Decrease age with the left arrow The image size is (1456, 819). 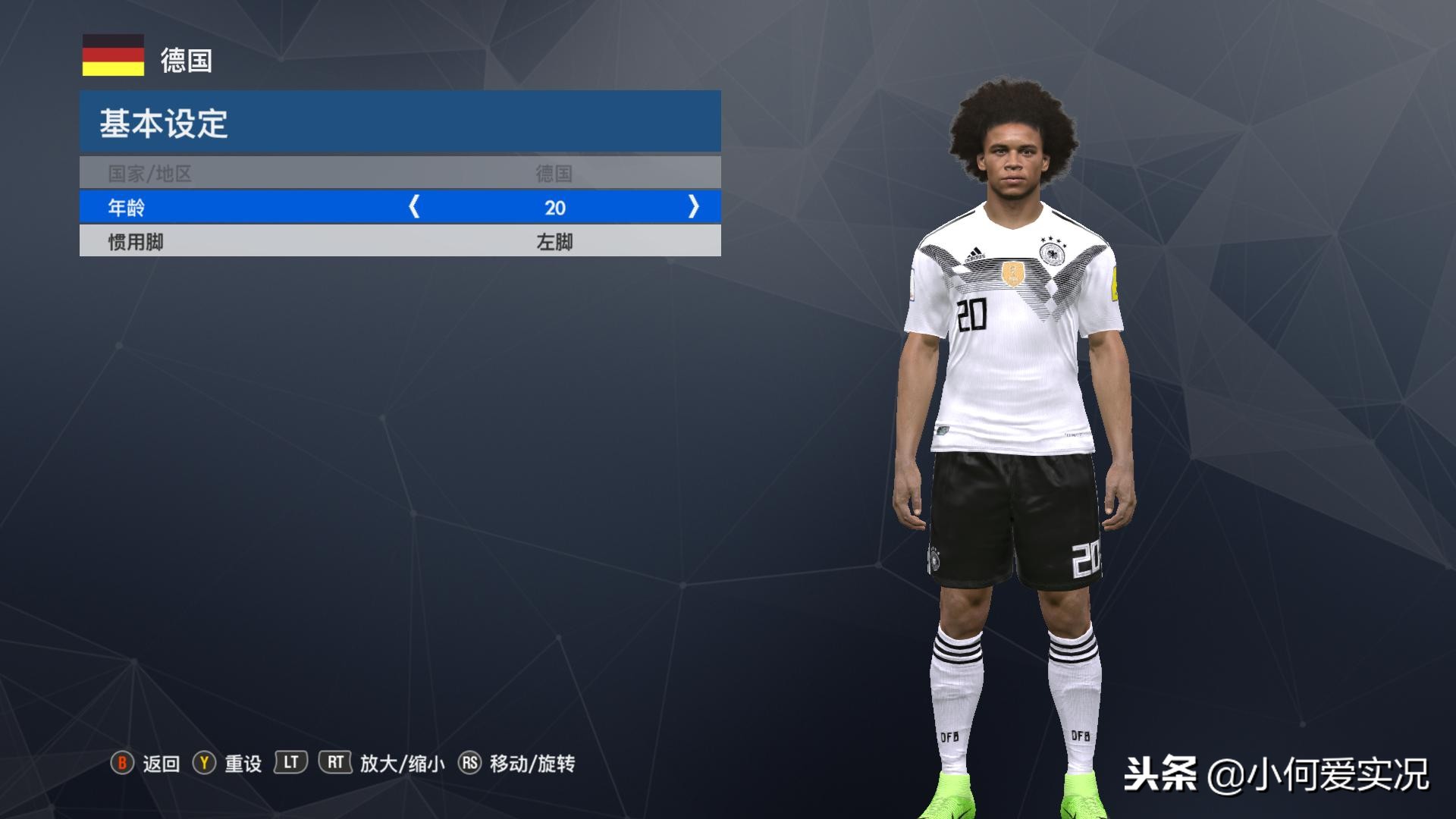coord(414,207)
